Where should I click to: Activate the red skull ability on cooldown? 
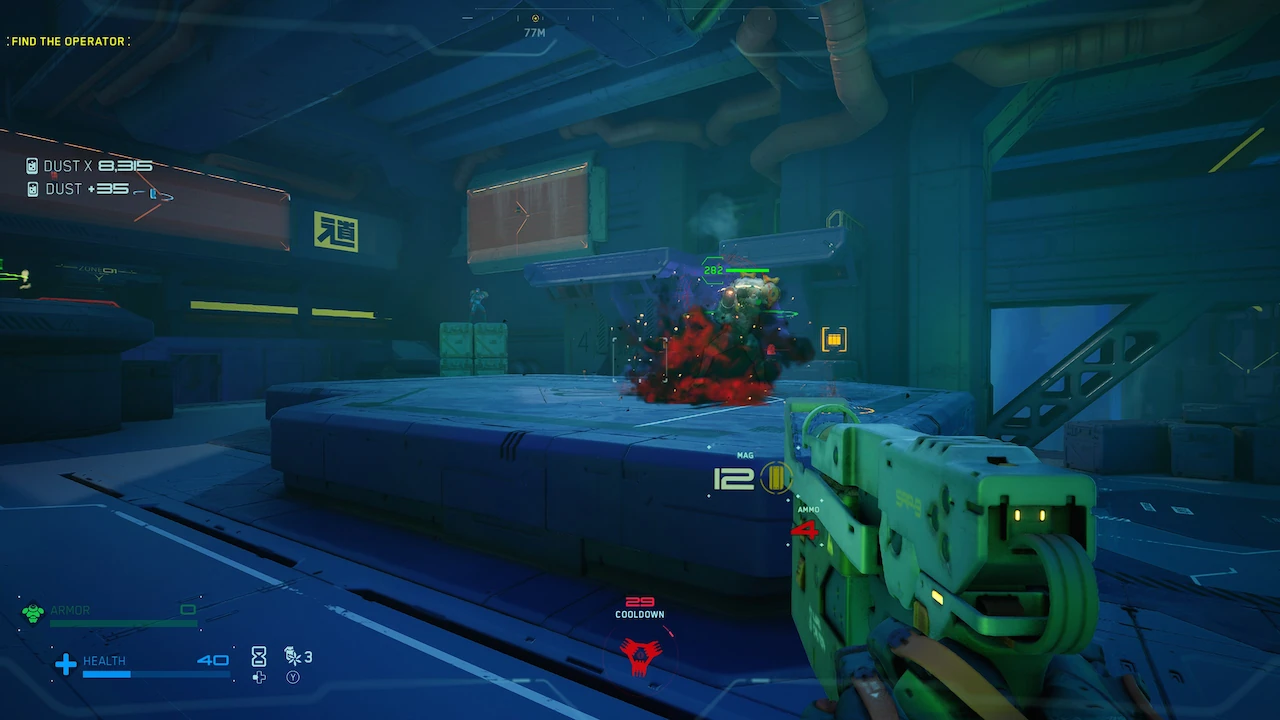pos(640,655)
